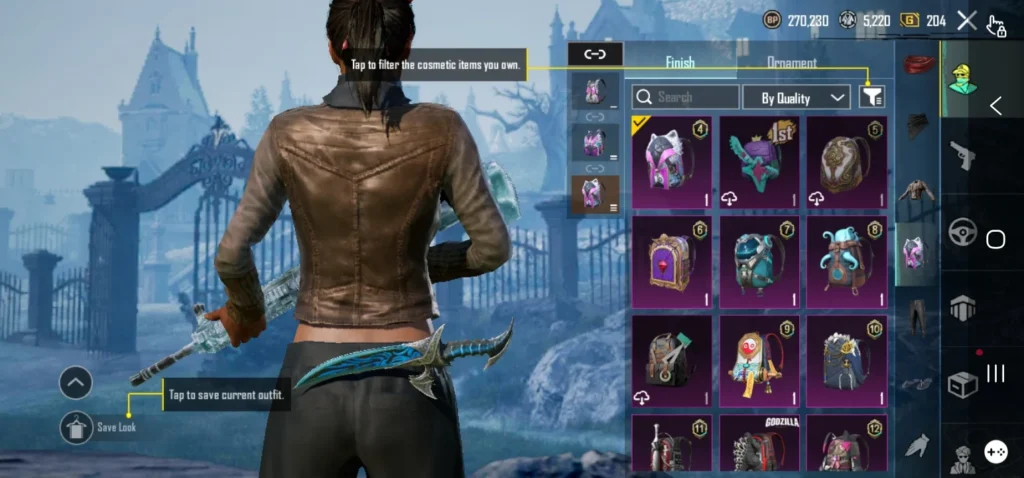Tap the Android back arrow
This screenshot has height=478, width=1024.
coord(996,106)
